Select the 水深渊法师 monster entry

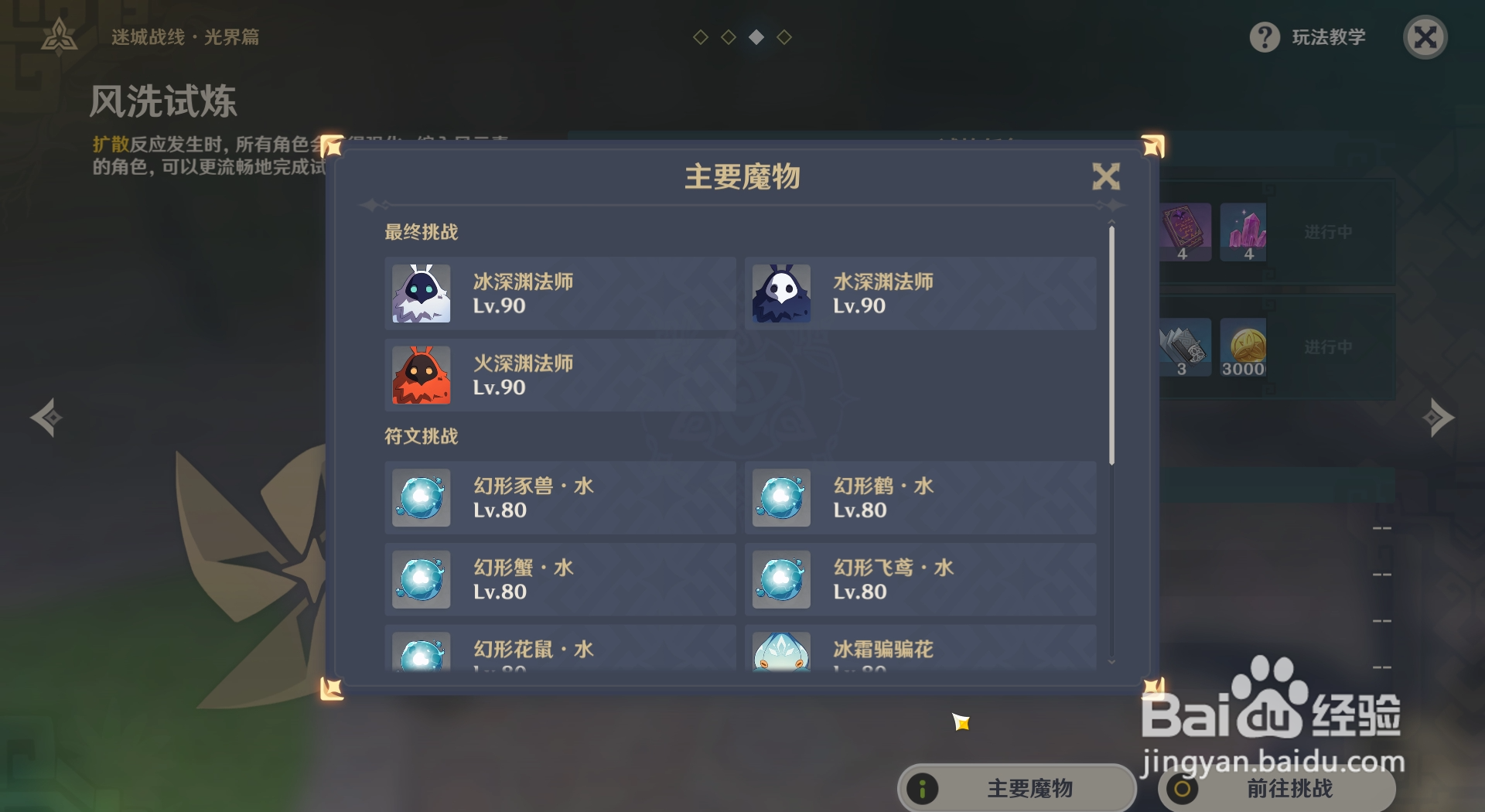(x=919, y=294)
